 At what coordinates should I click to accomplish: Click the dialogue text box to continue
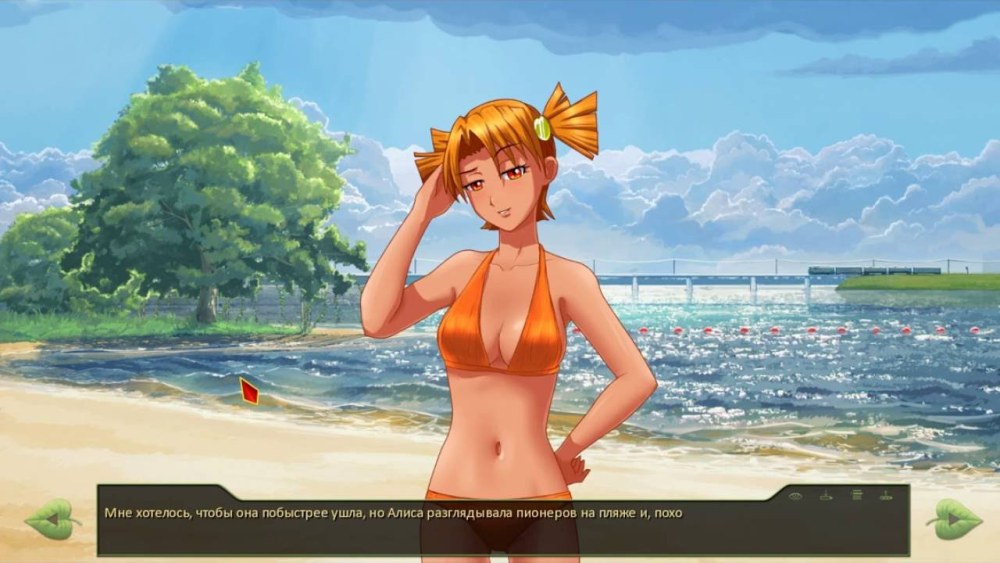(500, 532)
